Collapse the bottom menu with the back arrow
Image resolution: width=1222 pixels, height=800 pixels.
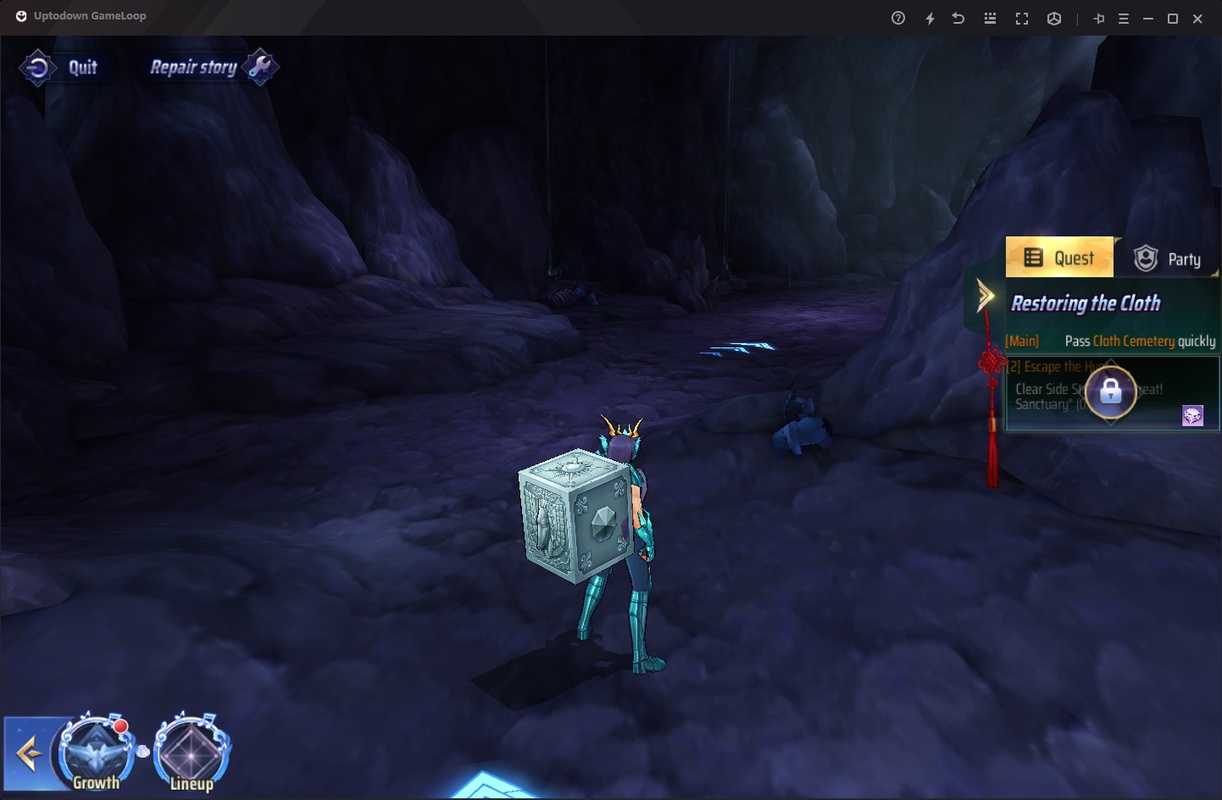(28, 754)
